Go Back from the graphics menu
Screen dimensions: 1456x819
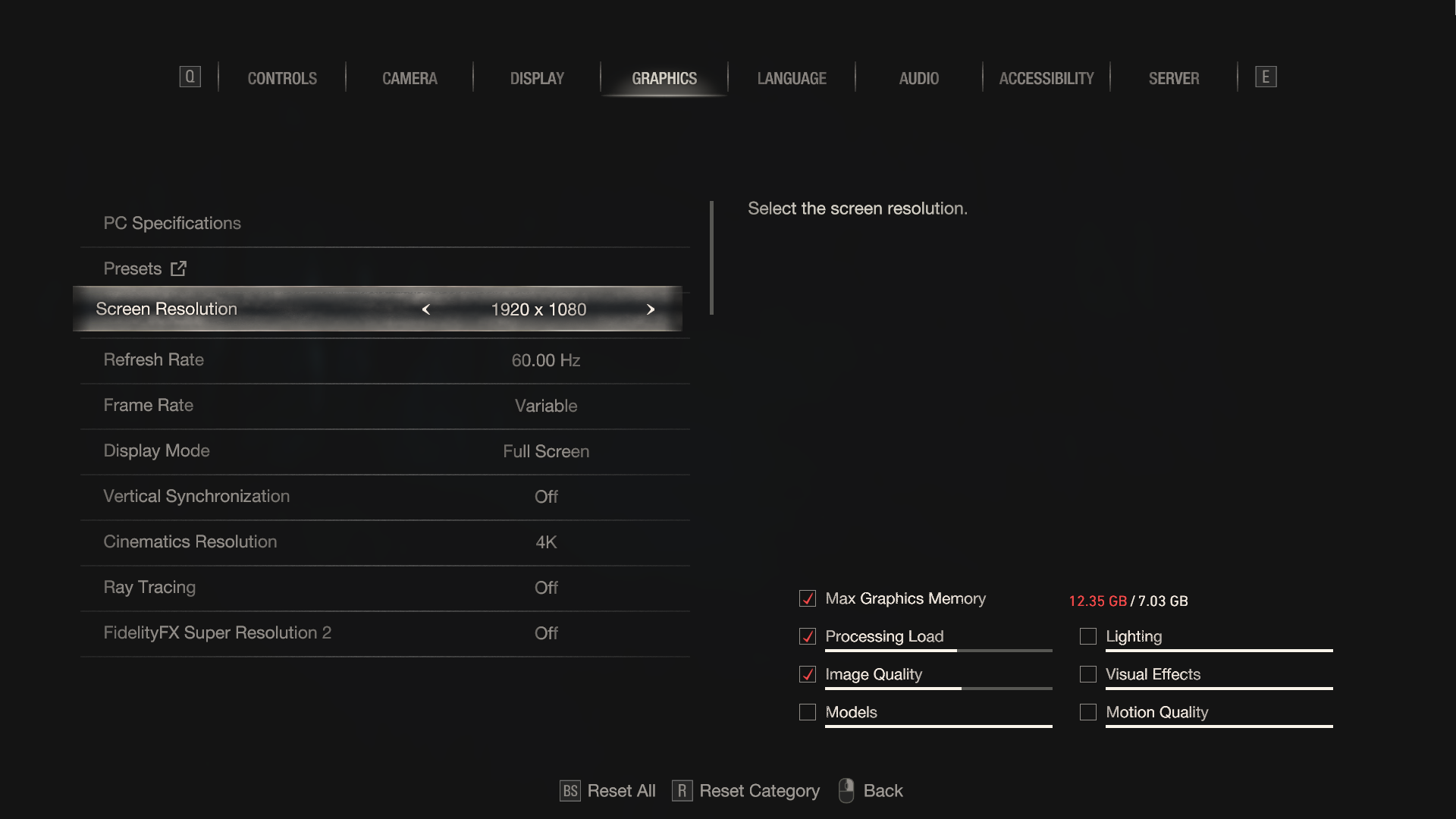tap(882, 791)
